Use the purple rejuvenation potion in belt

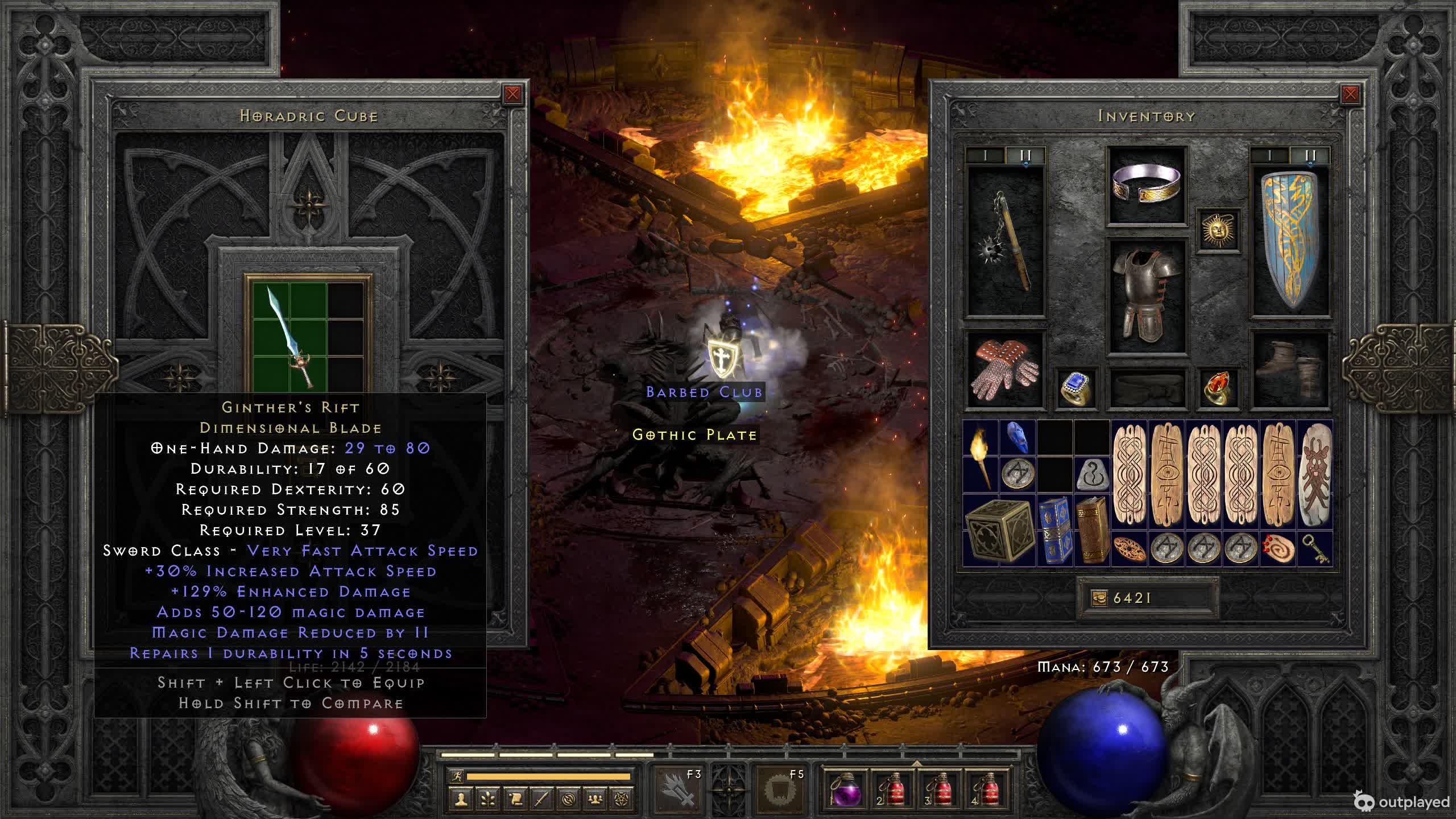click(846, 789)
